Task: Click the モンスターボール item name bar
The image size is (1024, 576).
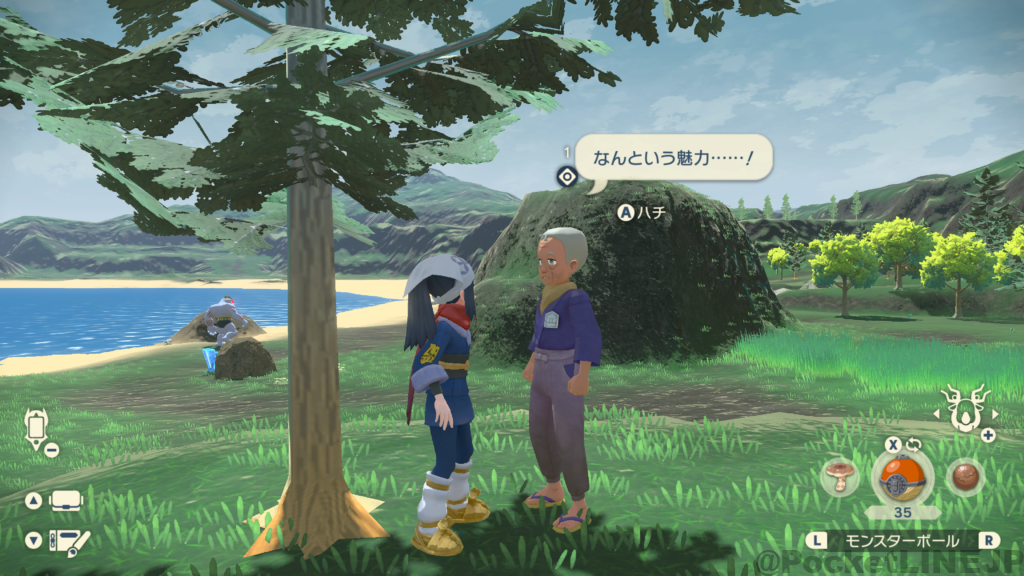Action: coord(903,541)
